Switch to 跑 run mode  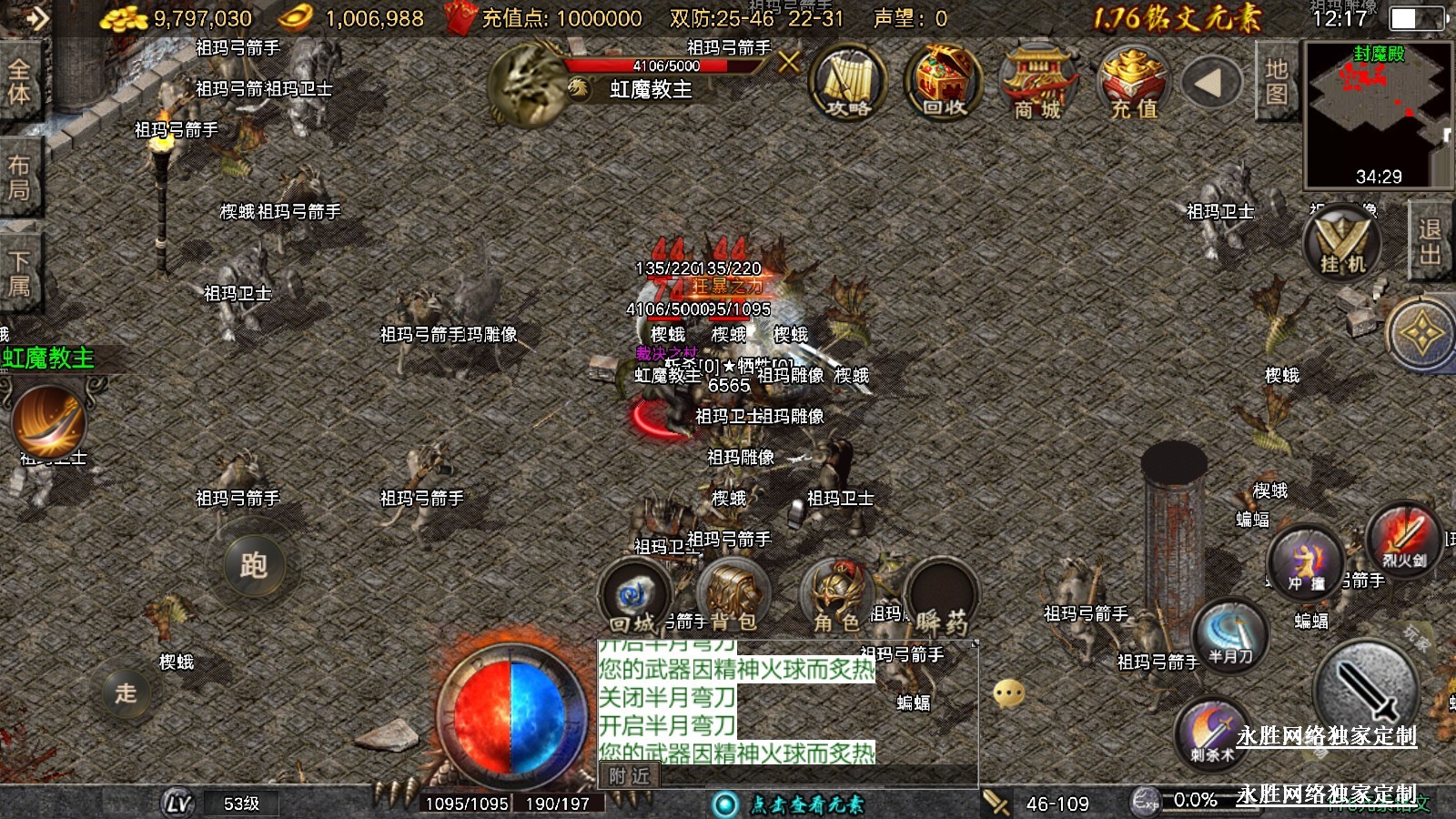pos(254,565)
